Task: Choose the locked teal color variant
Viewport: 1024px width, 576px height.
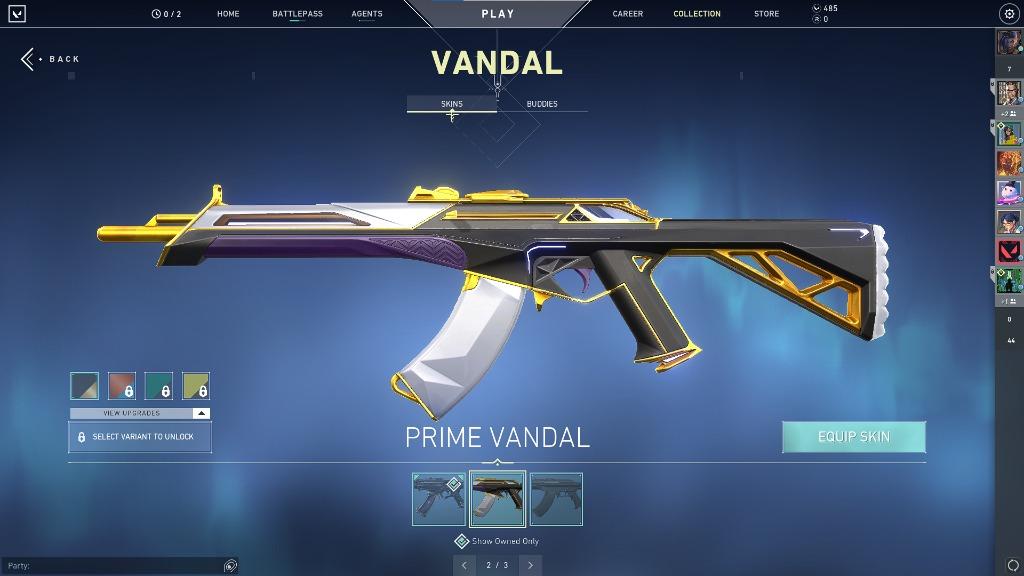Action: click(x=159, y=386)
